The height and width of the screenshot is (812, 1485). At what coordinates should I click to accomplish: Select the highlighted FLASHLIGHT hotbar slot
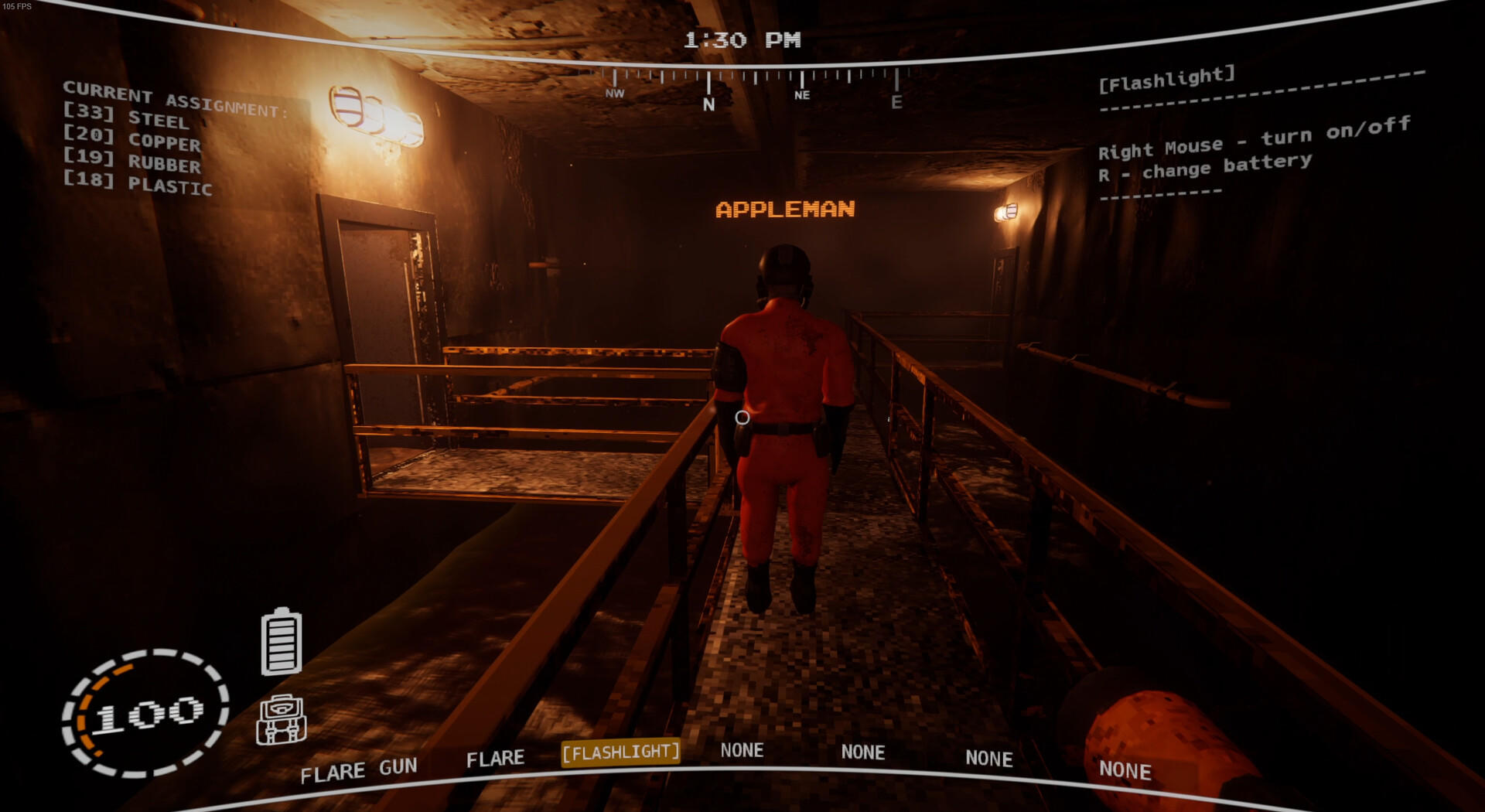click(x=620, y=751)
